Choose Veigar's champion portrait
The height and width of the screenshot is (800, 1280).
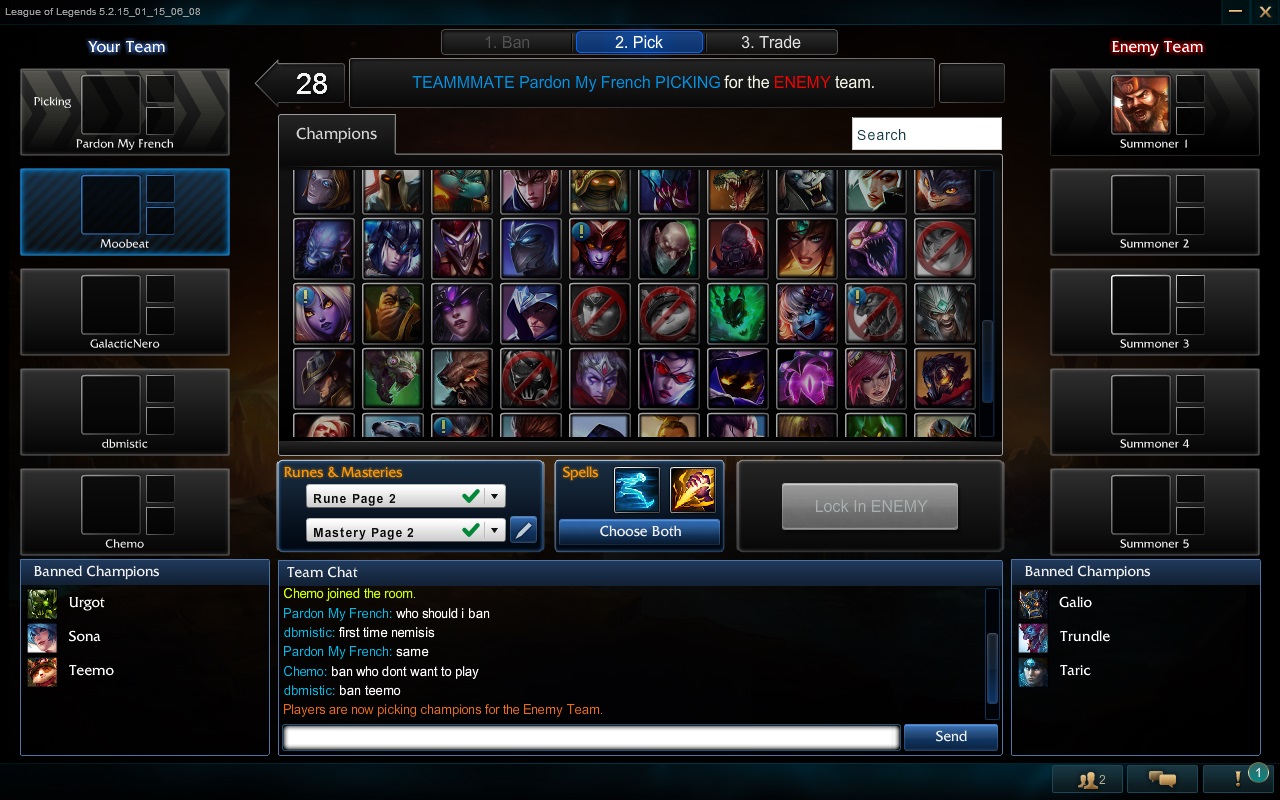coord(737,378)
